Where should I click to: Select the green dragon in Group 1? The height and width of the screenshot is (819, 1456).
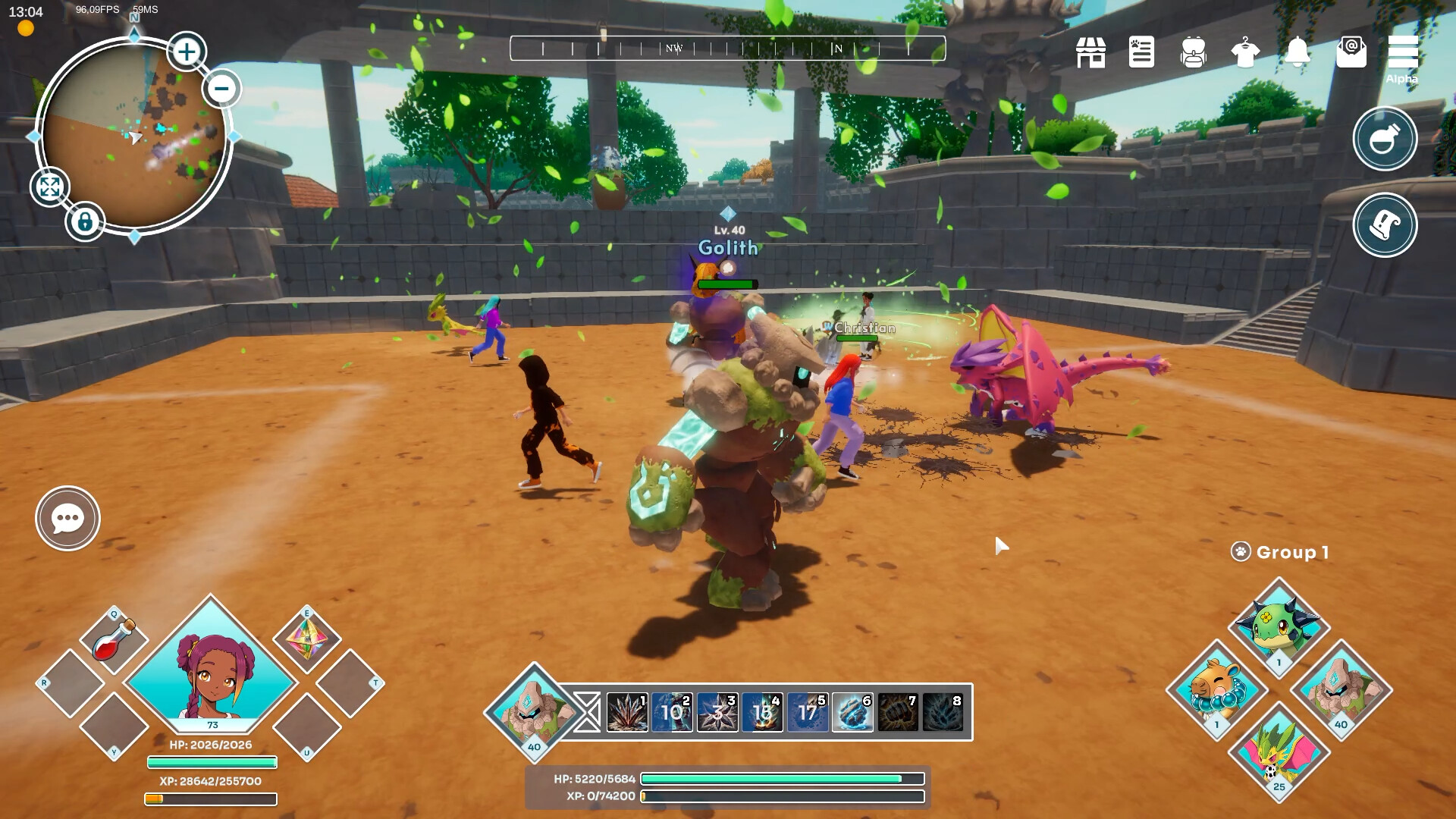(x=1279, y=626)
